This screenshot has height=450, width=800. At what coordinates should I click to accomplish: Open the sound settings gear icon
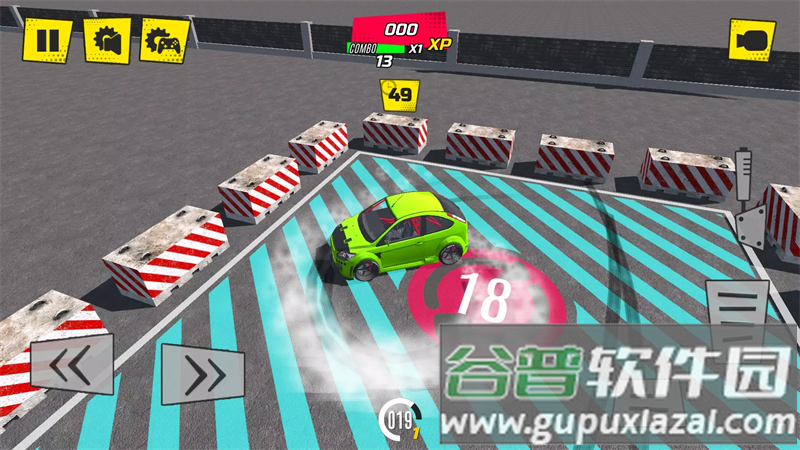click(106, 41)
